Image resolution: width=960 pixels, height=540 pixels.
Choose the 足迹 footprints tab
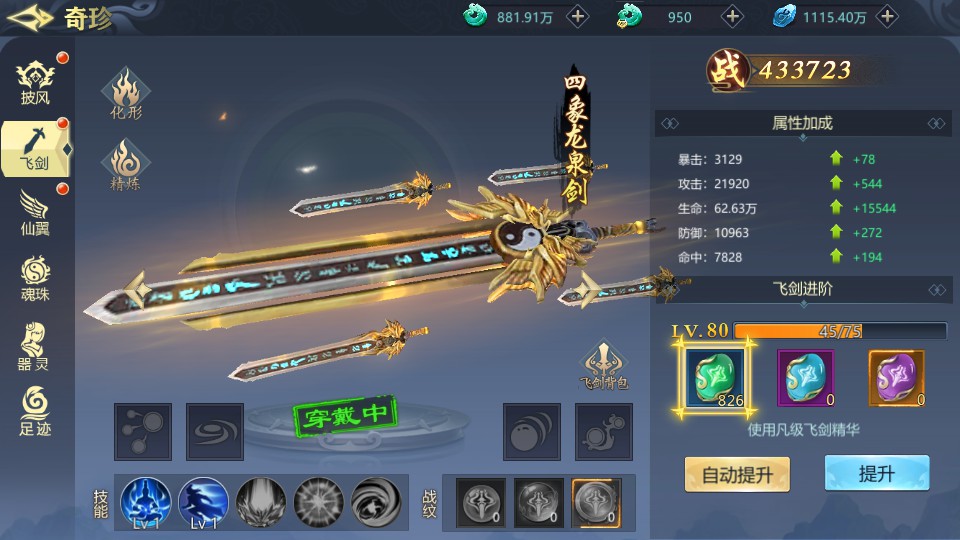(x=35, y=410)
